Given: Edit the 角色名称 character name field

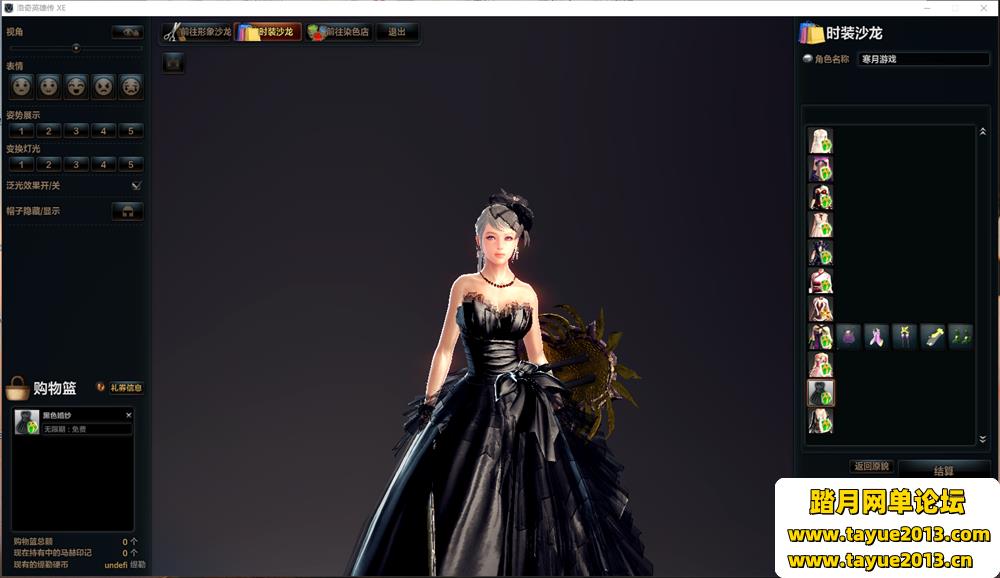Looking at the screenshot, I should coord(923,59).
